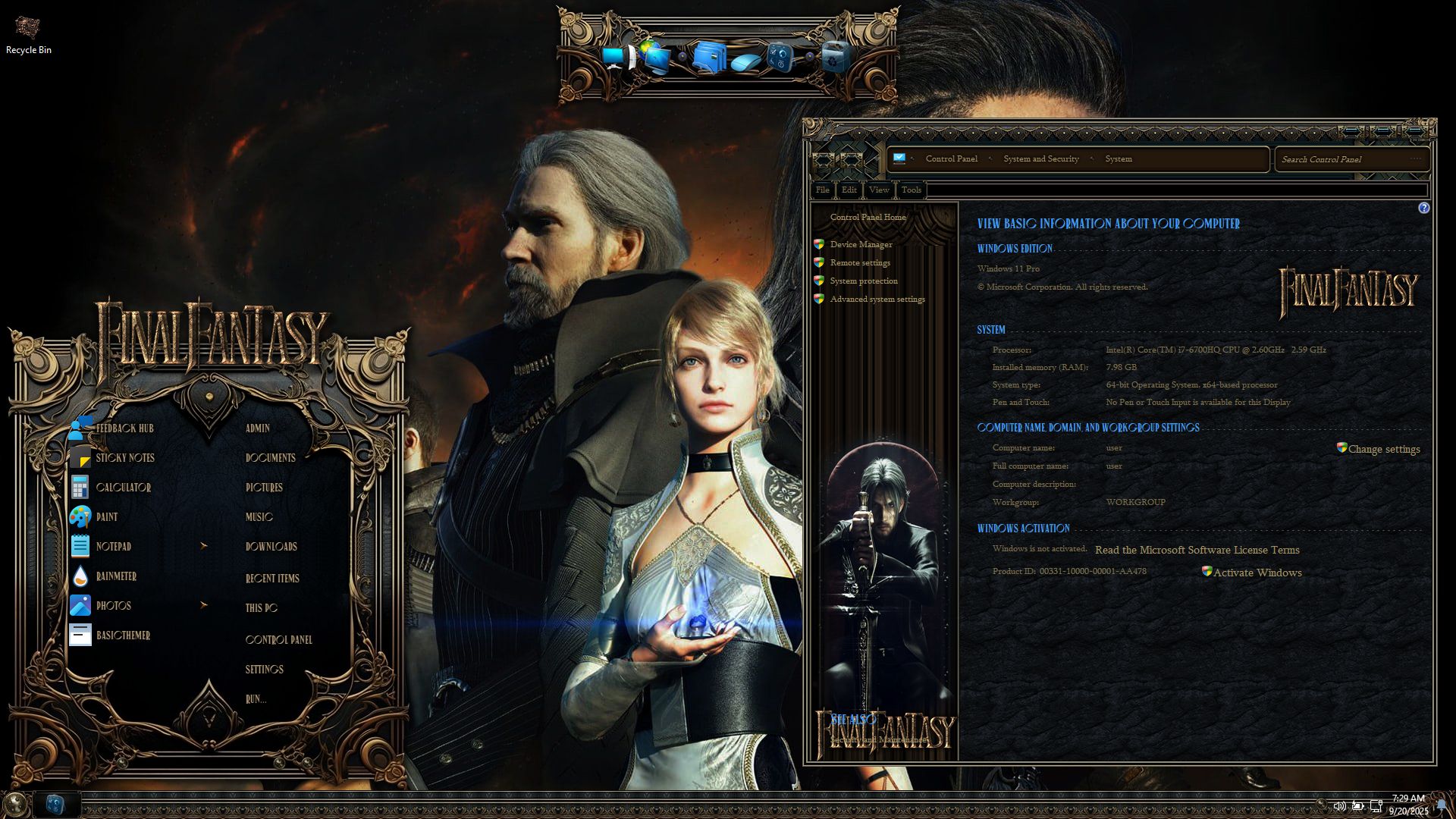
Task: Open Advanced system settings link
Action: [877, 299]
